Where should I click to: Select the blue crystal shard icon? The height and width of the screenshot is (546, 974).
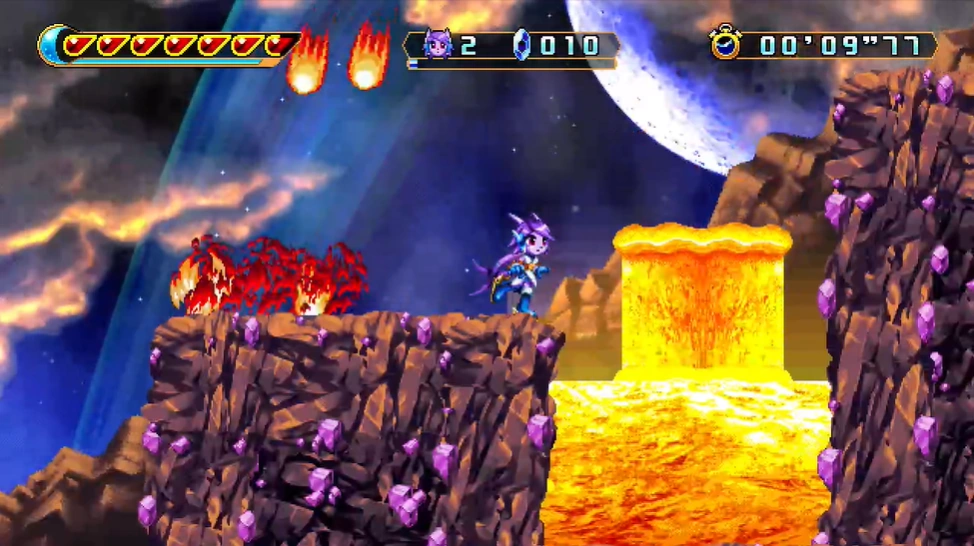click(521, 44)
